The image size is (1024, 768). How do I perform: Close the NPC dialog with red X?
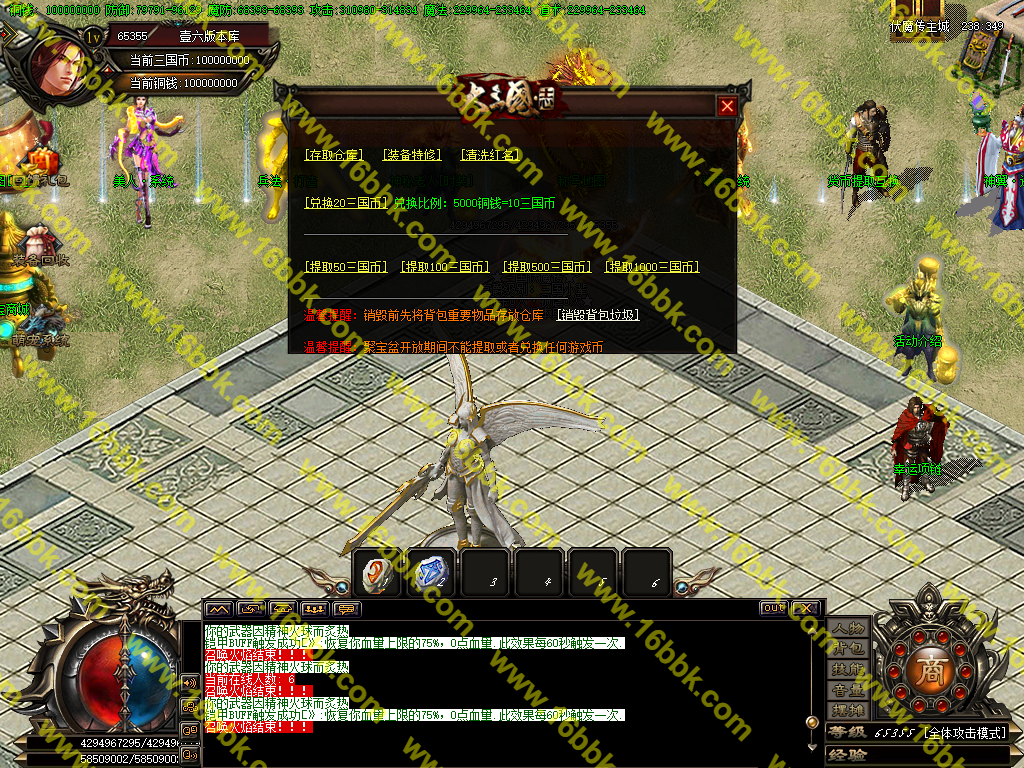727,106
